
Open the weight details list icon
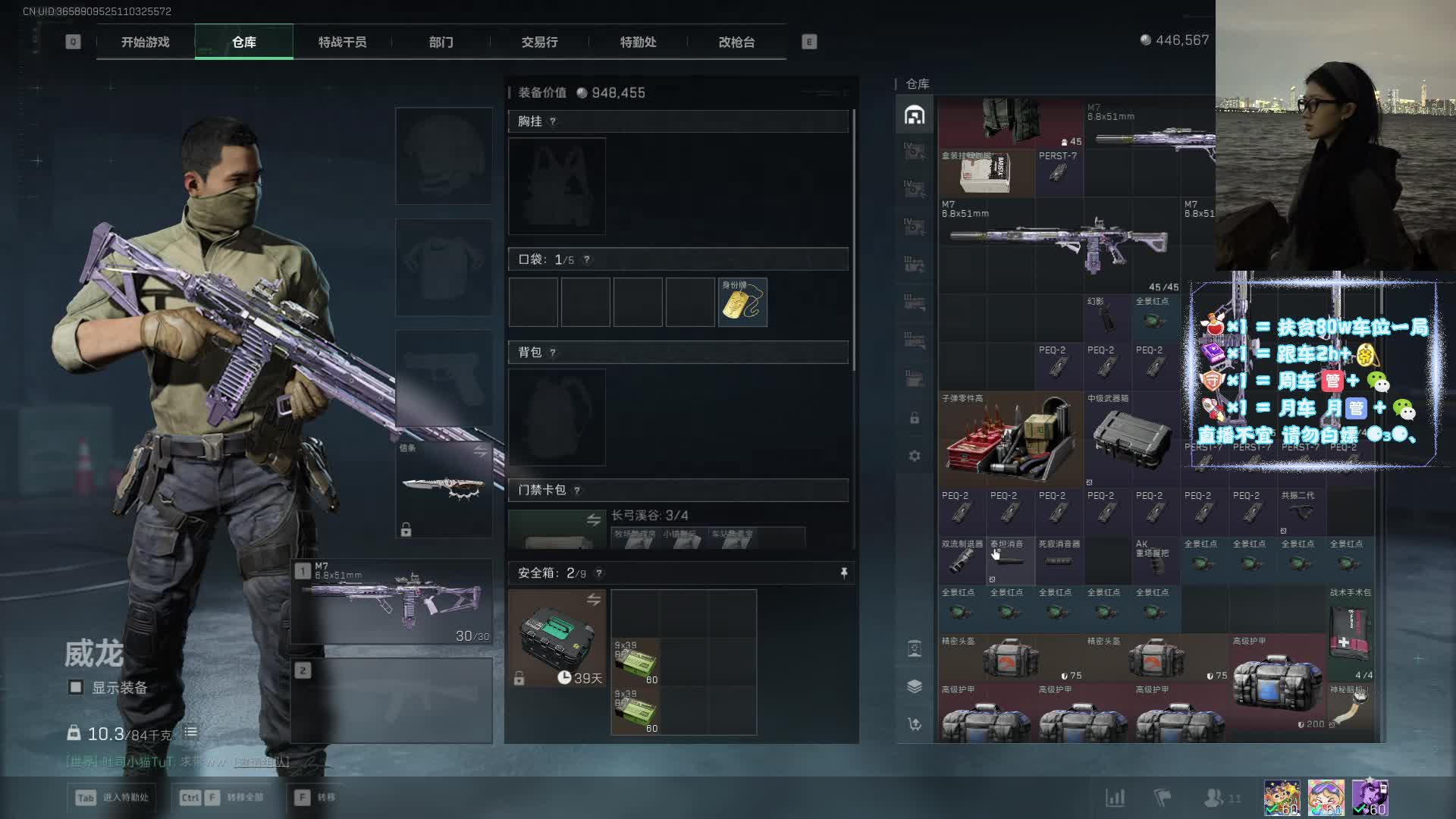click(190, 733)
